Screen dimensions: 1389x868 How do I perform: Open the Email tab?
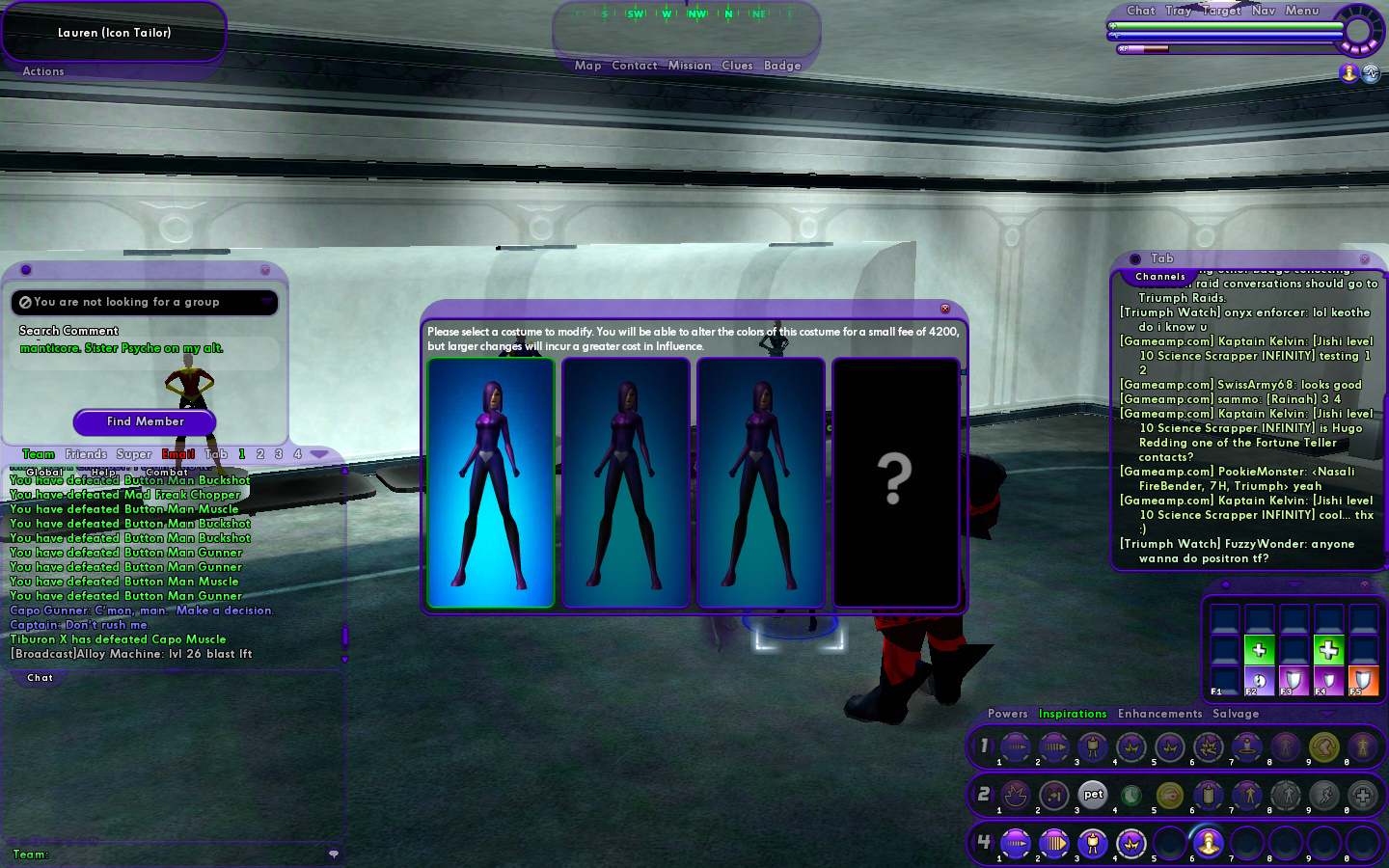click(x=178, y=454)
